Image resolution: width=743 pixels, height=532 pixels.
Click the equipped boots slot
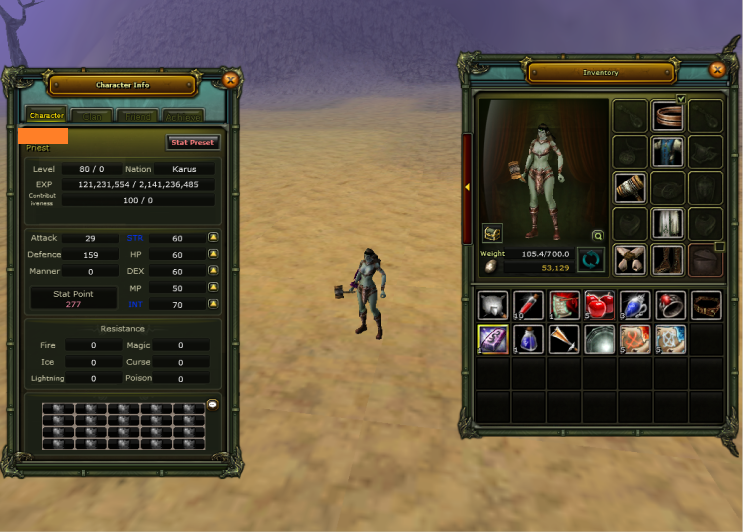(x=667, y=259)
